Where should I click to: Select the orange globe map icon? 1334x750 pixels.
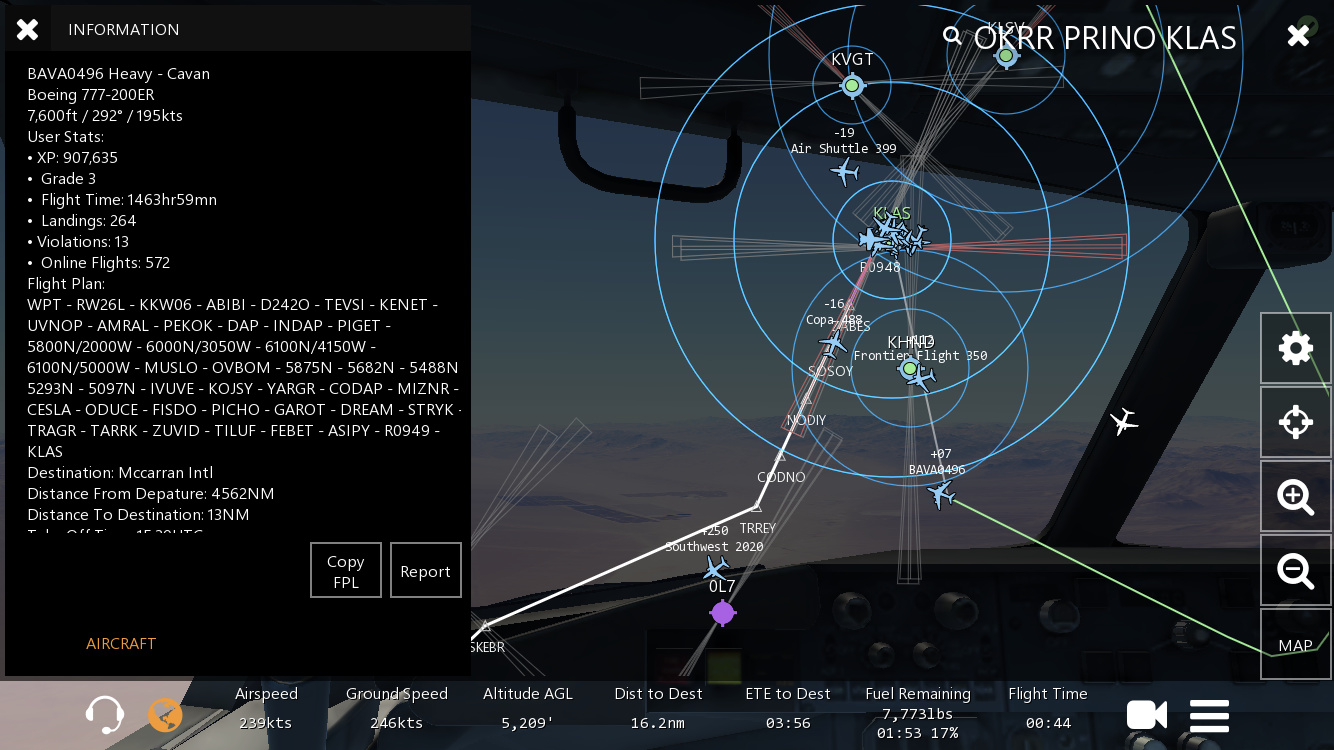(x=166, y=715)
